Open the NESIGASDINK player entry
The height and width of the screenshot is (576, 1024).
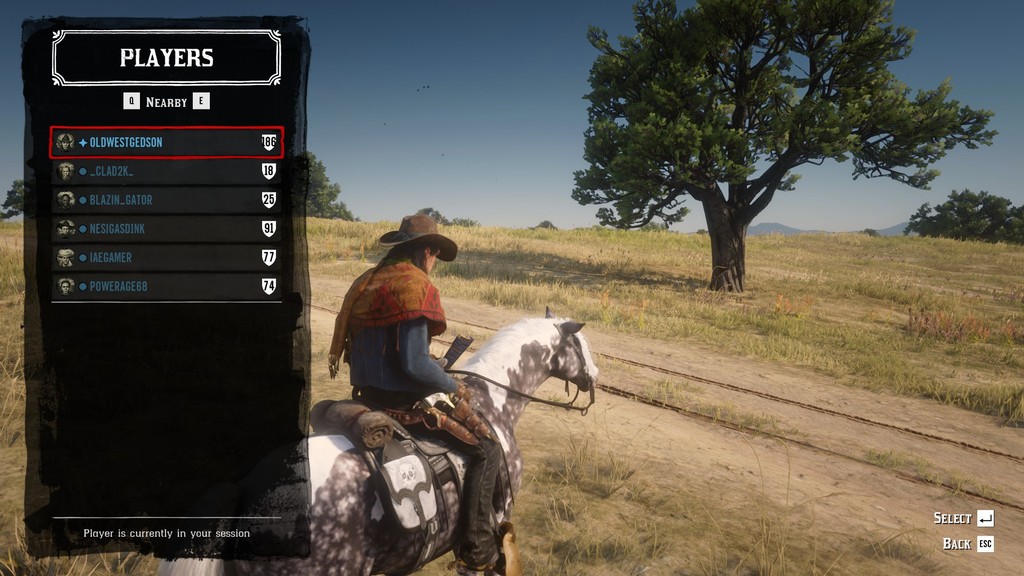[166, 229]
